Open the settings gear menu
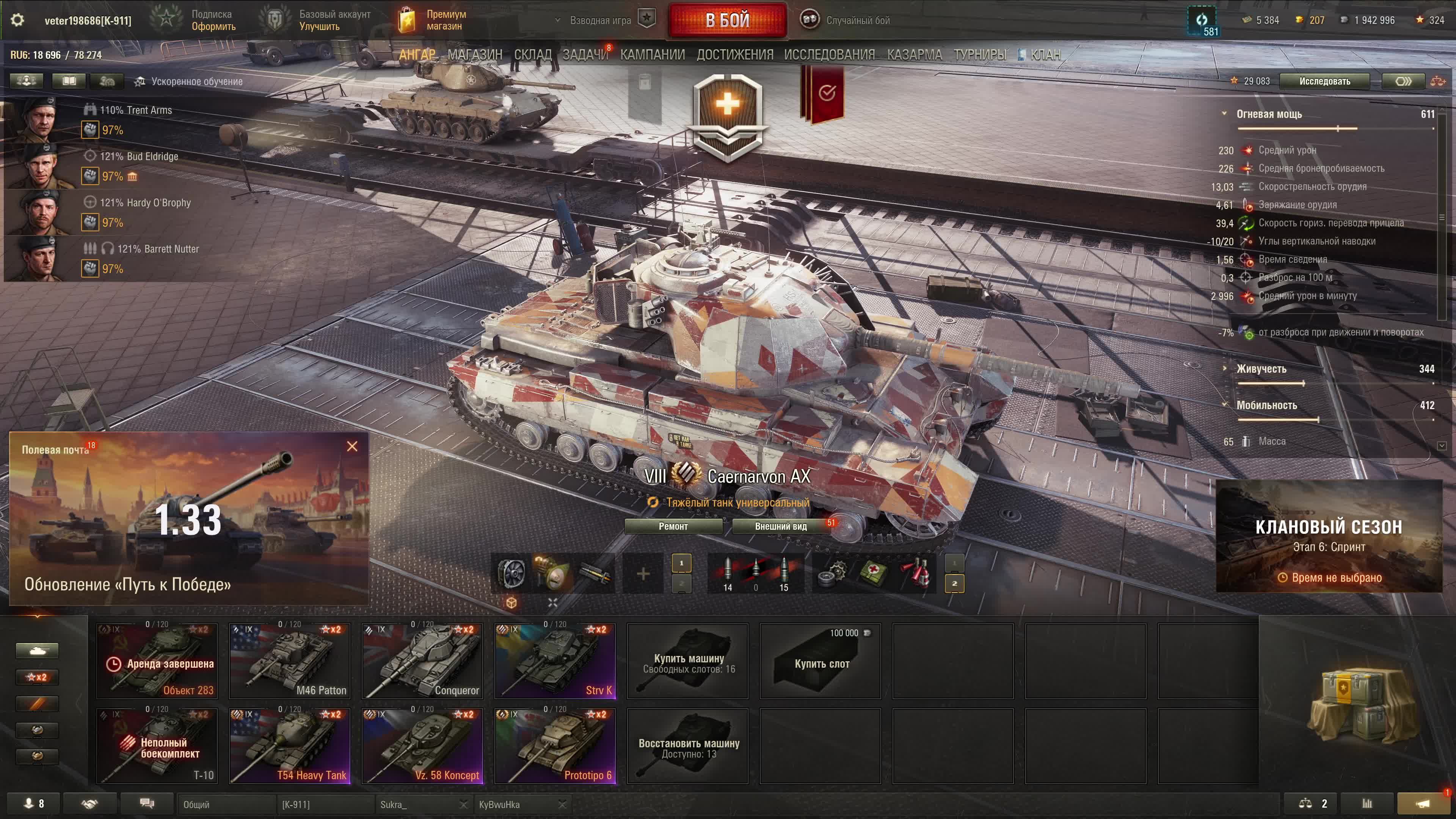The height and width of the screenshot is (819, 1456). pos(17,20)
